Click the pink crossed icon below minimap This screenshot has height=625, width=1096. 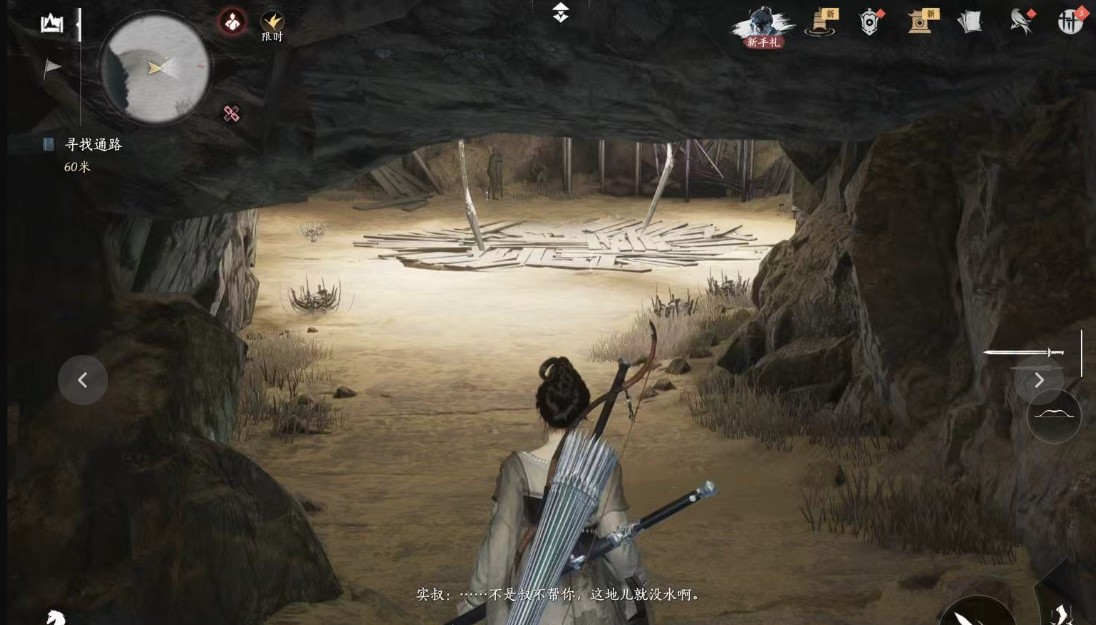(231, 114)
